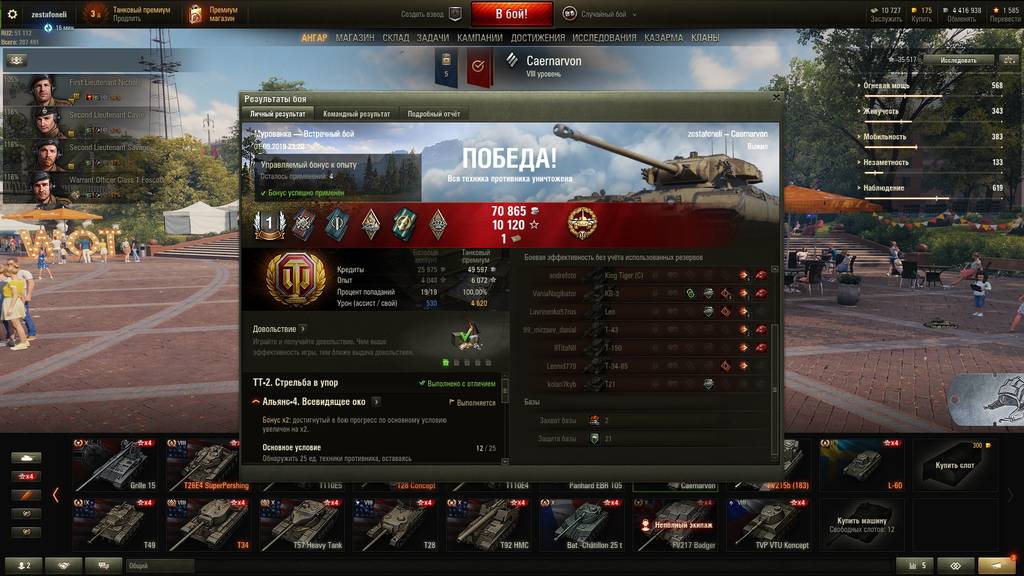Open the Премиум магазин
Viewport: 1024px width, 576px height.
[x=214, y=14]
